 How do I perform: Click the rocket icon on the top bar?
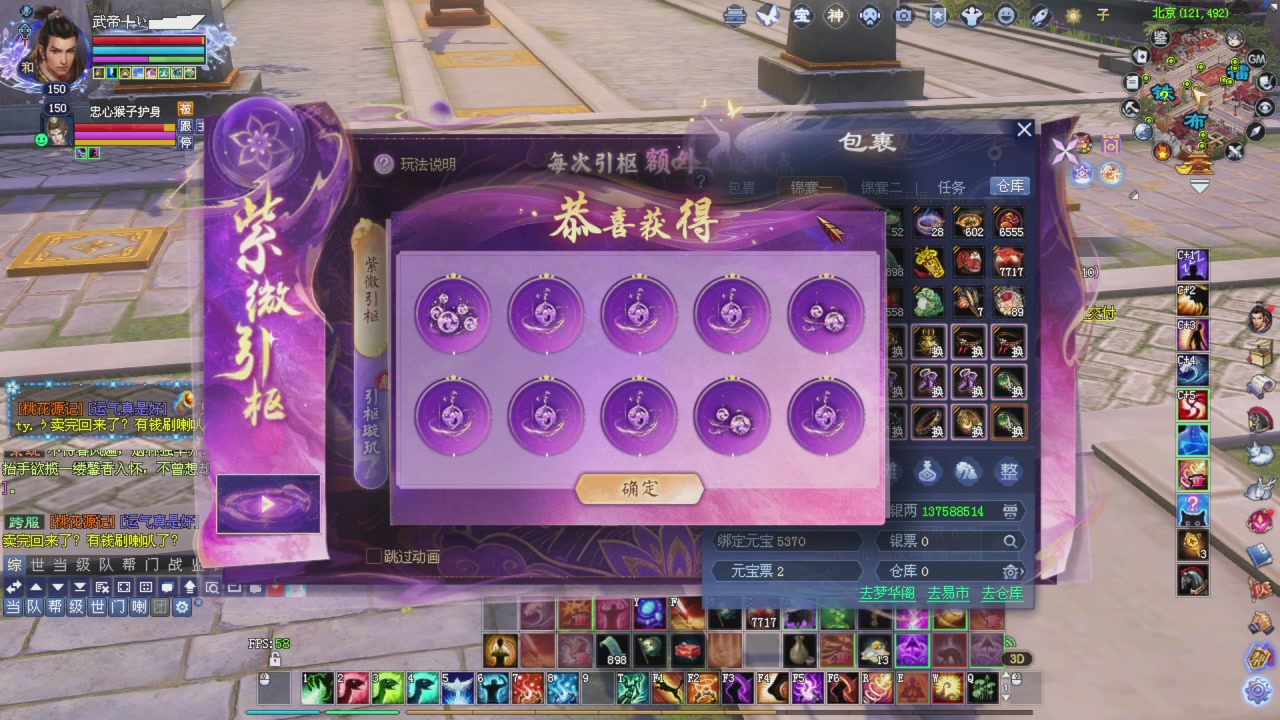[1040, 16]
